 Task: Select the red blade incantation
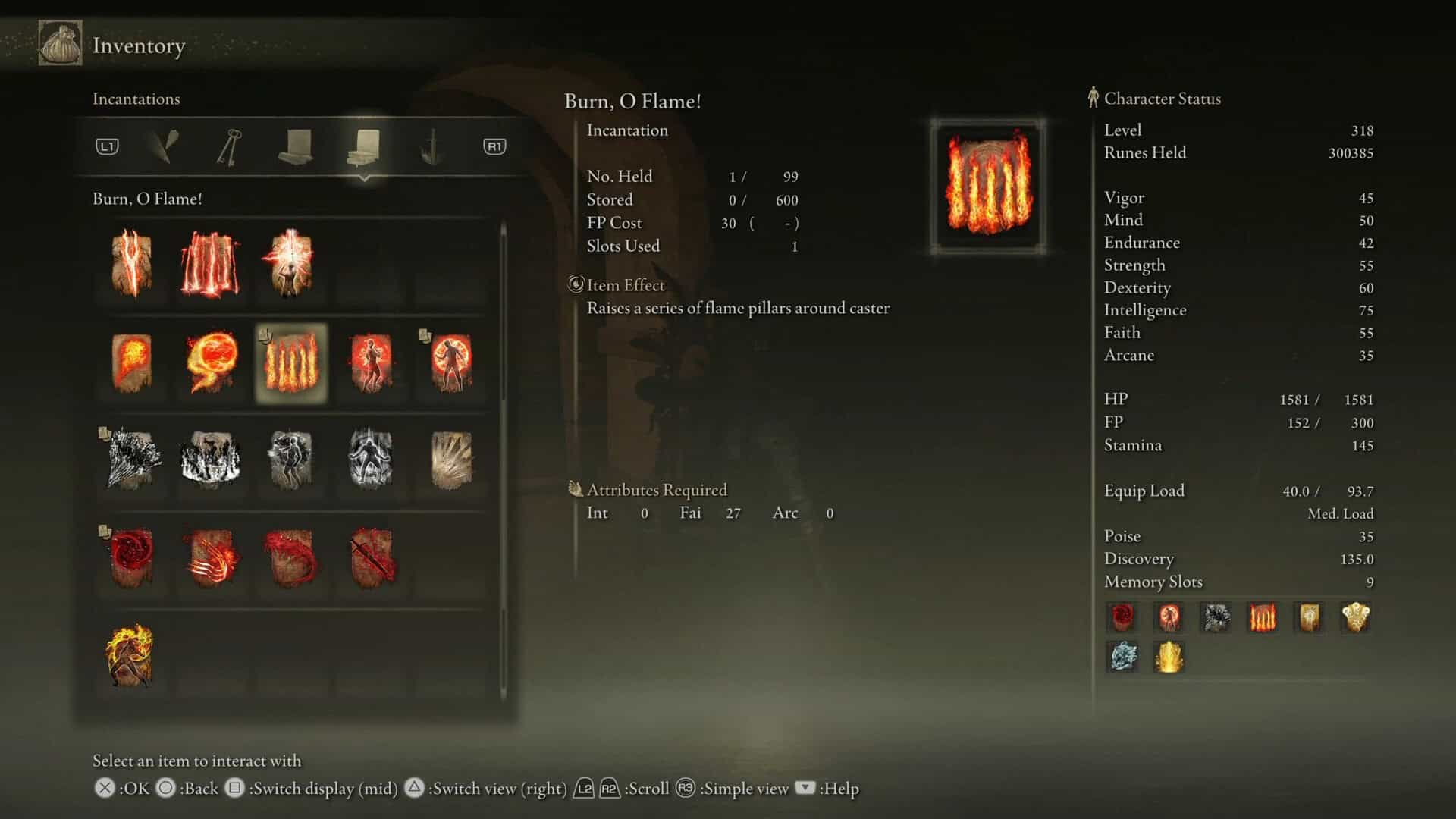(x=372, y=558)
